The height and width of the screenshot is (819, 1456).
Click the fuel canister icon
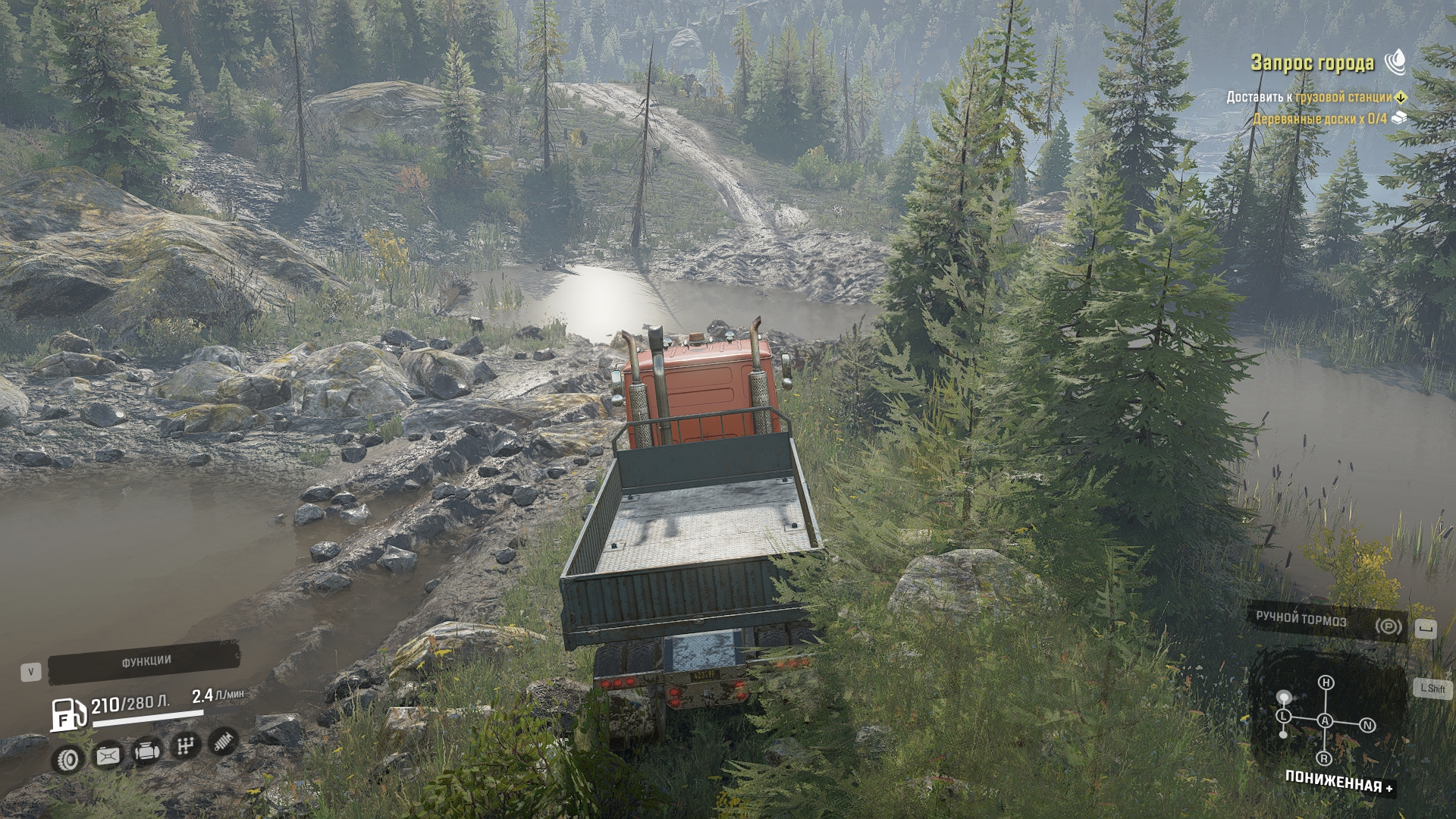pyautogui.click(x=108, y=755)
